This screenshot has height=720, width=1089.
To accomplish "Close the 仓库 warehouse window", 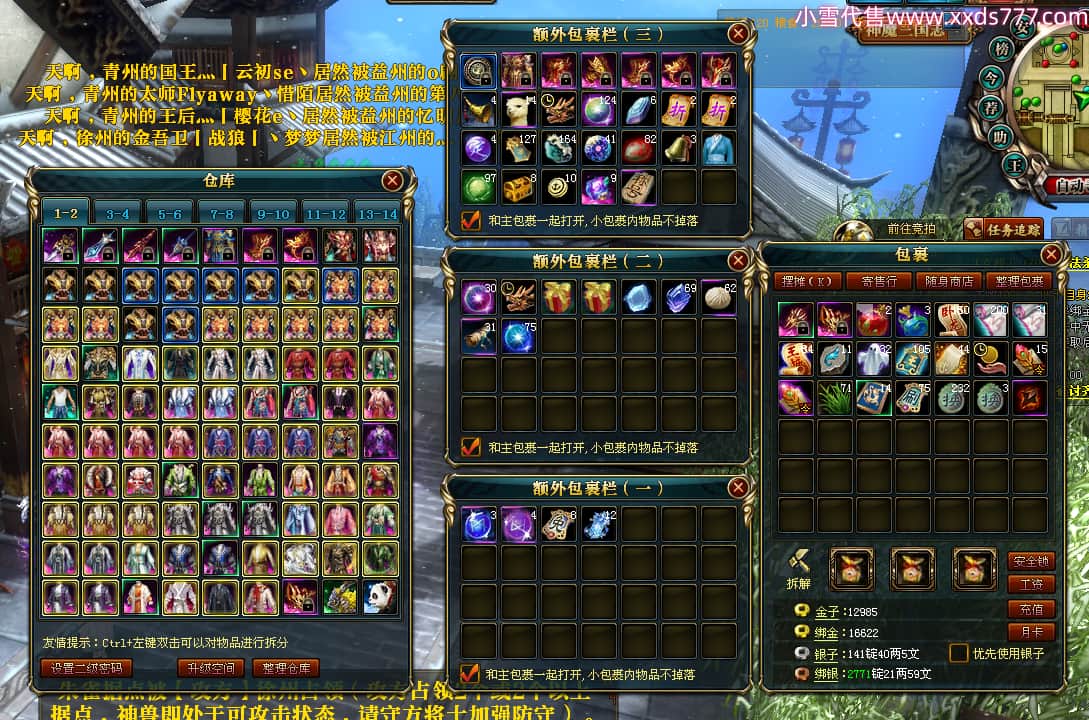I will [393, 180].
